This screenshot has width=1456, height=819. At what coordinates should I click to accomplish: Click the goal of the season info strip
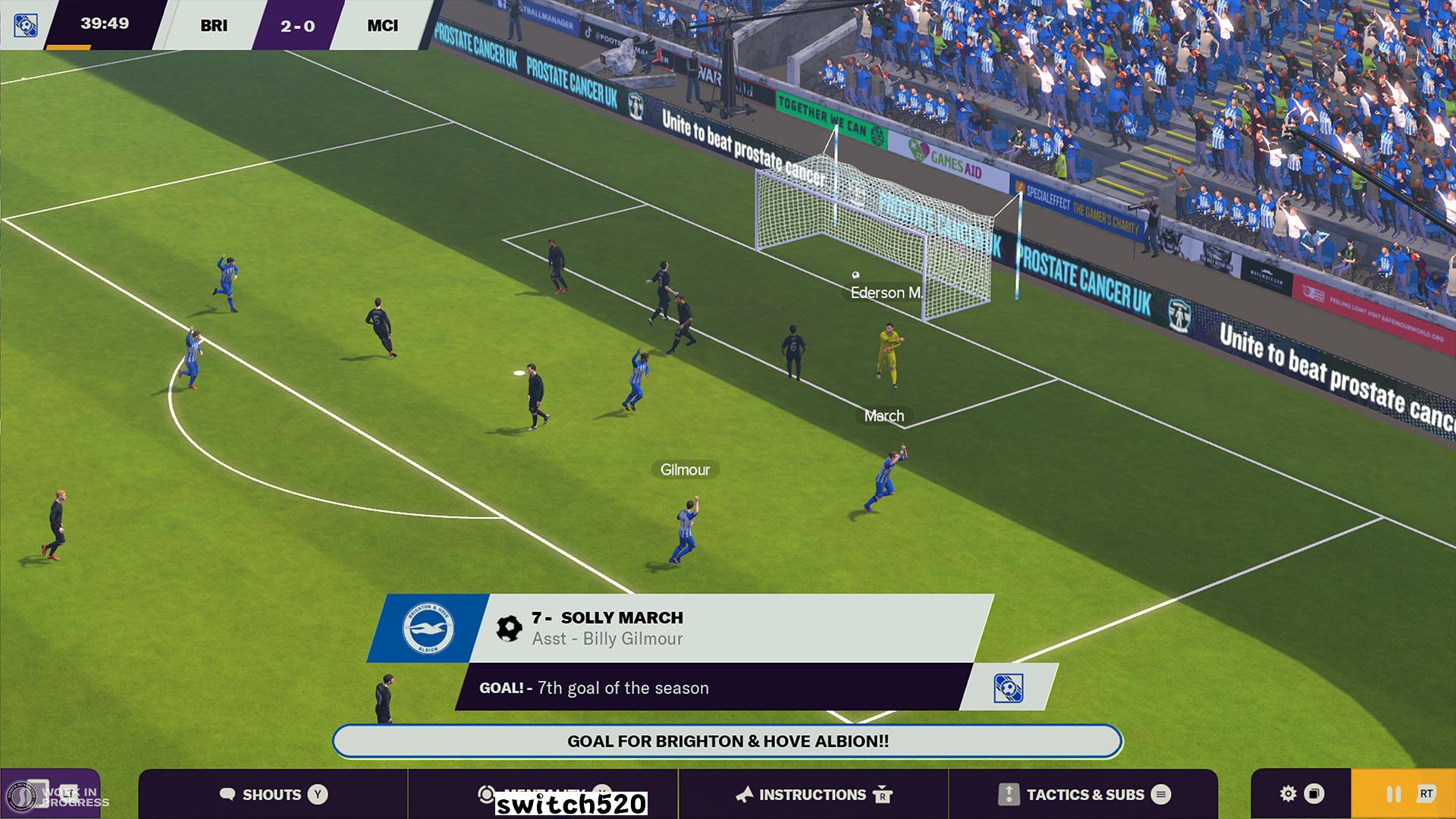[x=713, y=688]
